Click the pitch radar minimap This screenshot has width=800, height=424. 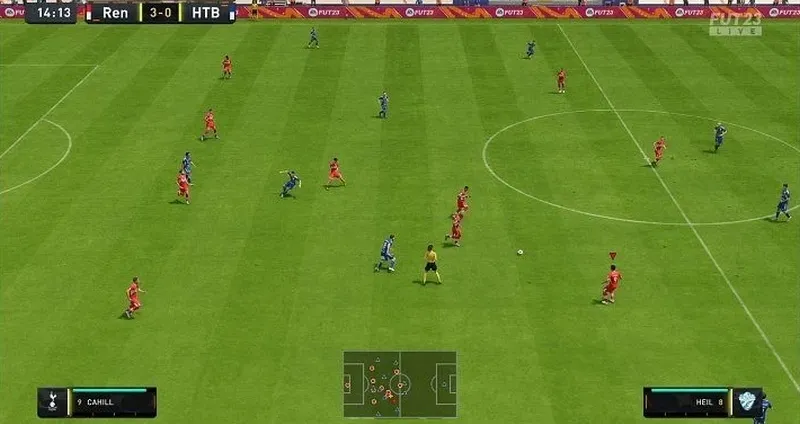(400, 383)
